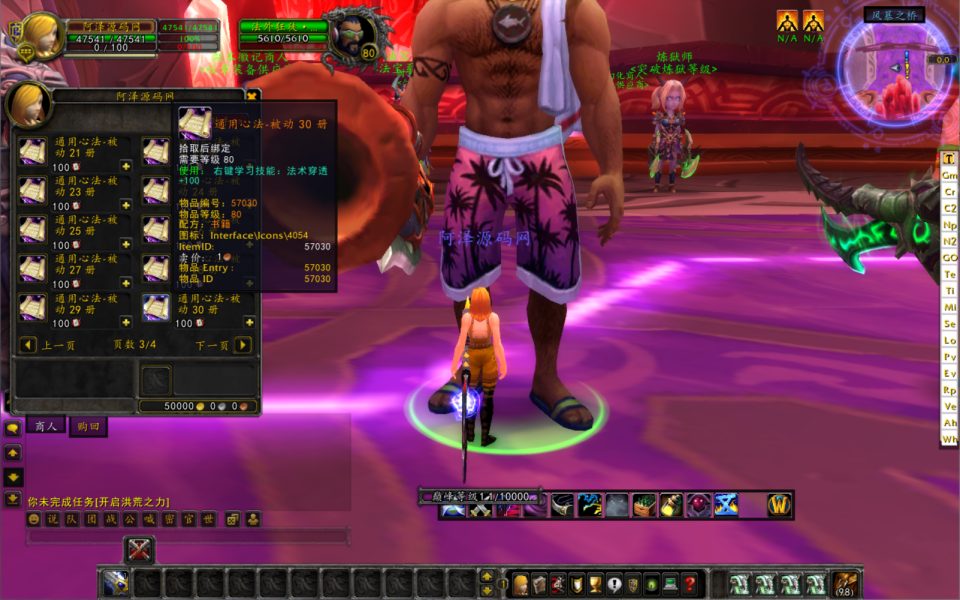Switch to the 购回 buyback tab
Image resolution: width=960 pixels, height=600 pixels.
pyautogui.click(x=87, y=427)
